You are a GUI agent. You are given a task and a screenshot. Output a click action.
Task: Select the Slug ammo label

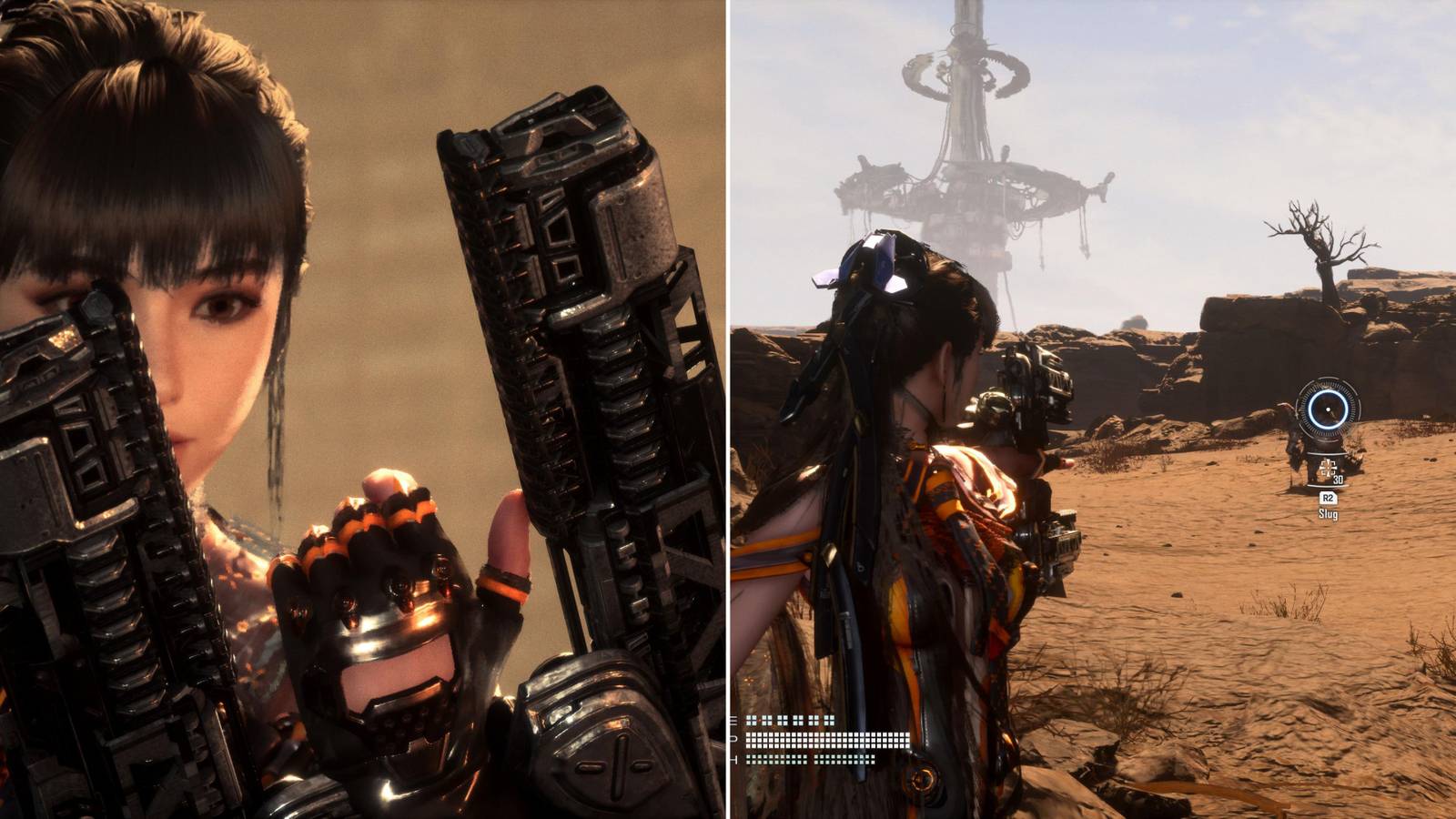1329,512
